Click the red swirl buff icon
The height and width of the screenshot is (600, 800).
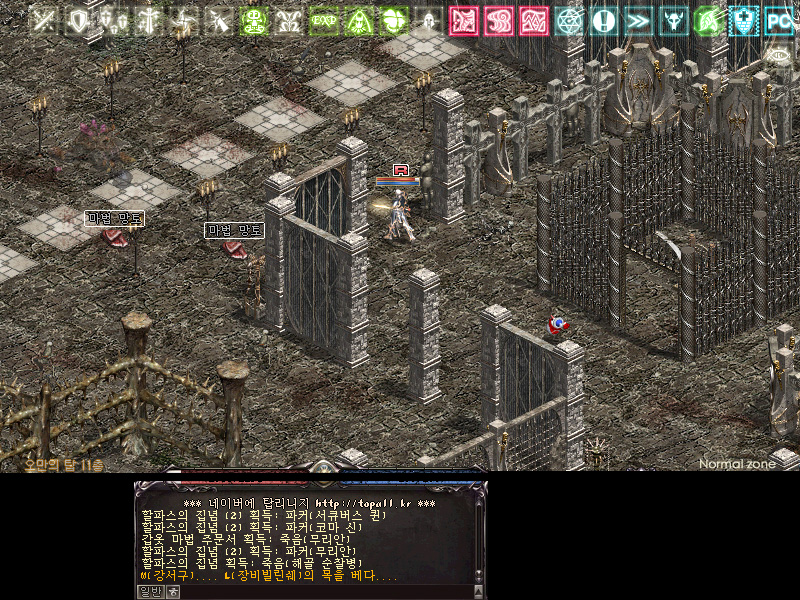(499, 20)
